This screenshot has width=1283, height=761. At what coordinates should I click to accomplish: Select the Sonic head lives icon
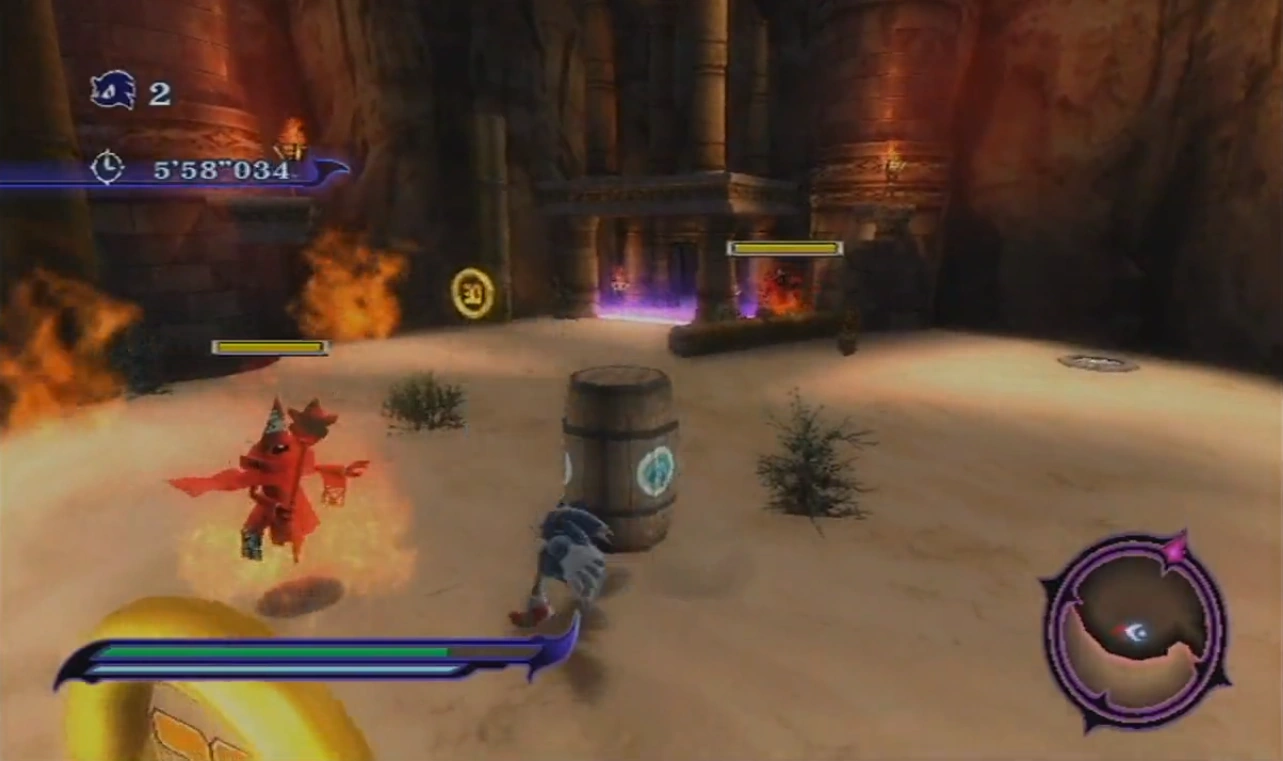(x=112, y=91)
